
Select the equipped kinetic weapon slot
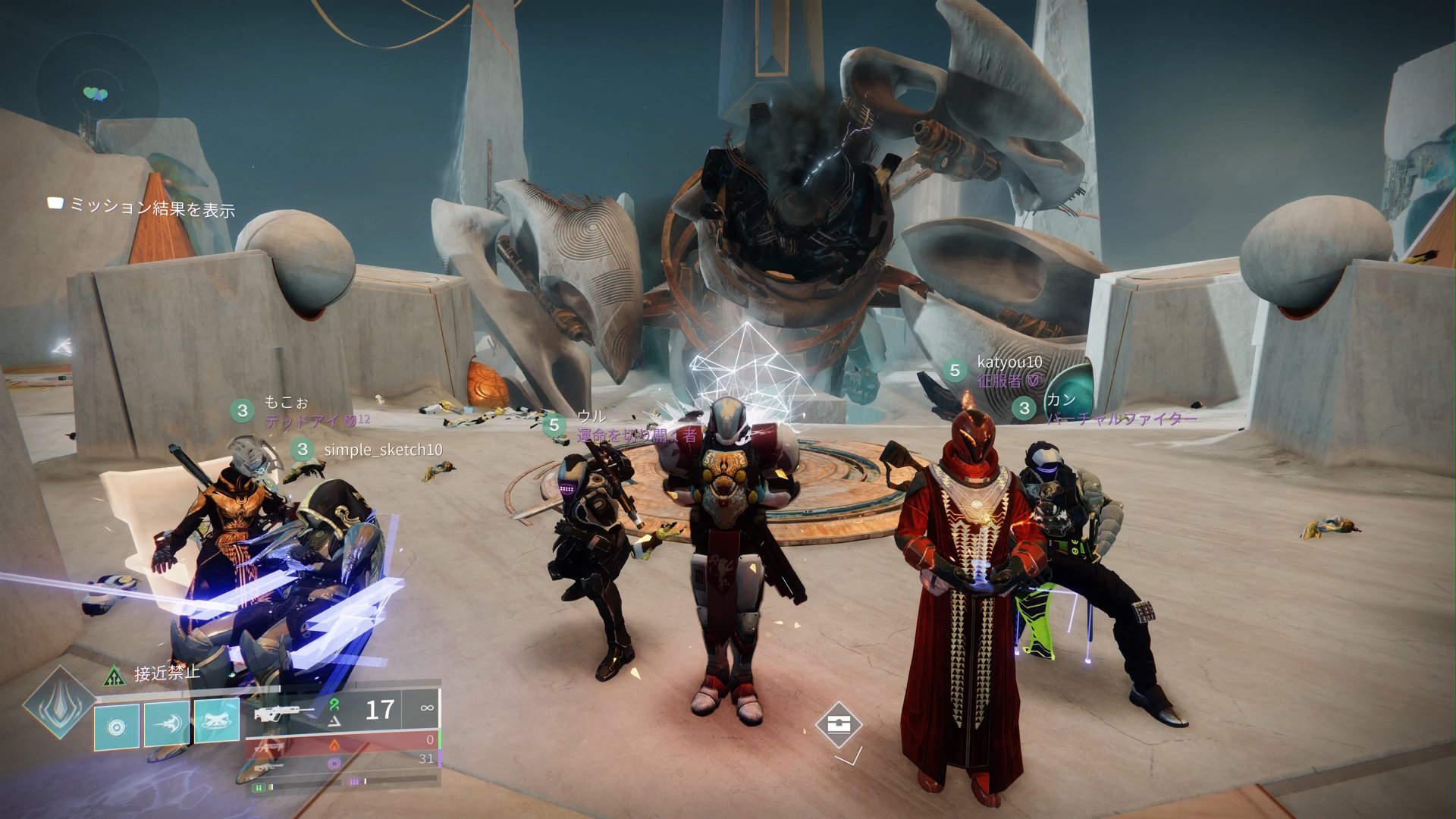(x=341, y=711)
